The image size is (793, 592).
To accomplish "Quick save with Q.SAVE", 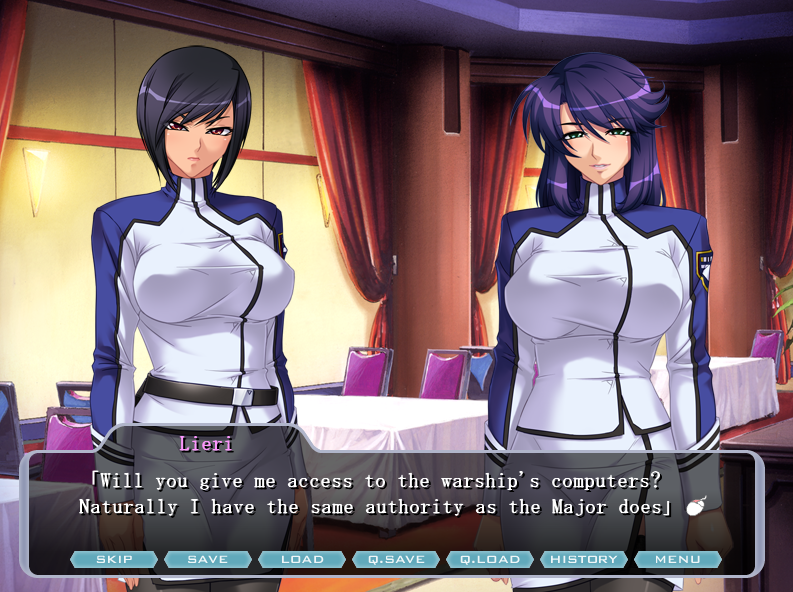I will (396, 559).
